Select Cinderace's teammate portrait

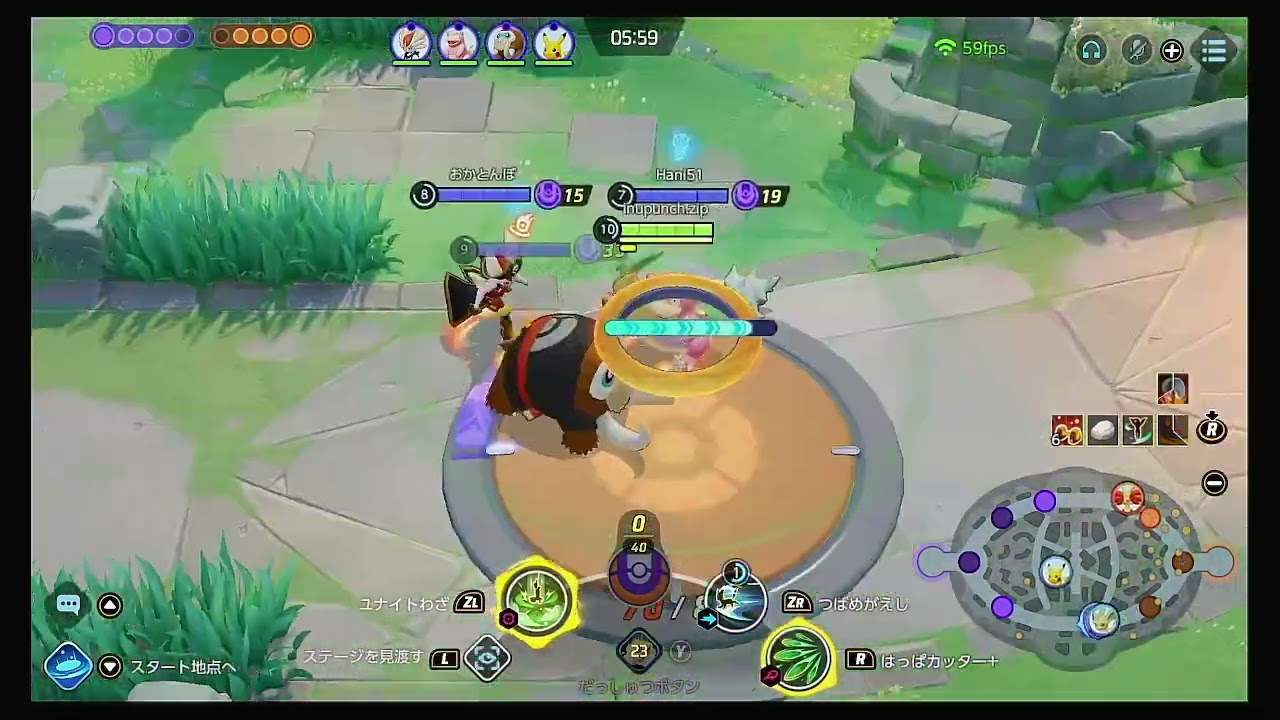410,43
